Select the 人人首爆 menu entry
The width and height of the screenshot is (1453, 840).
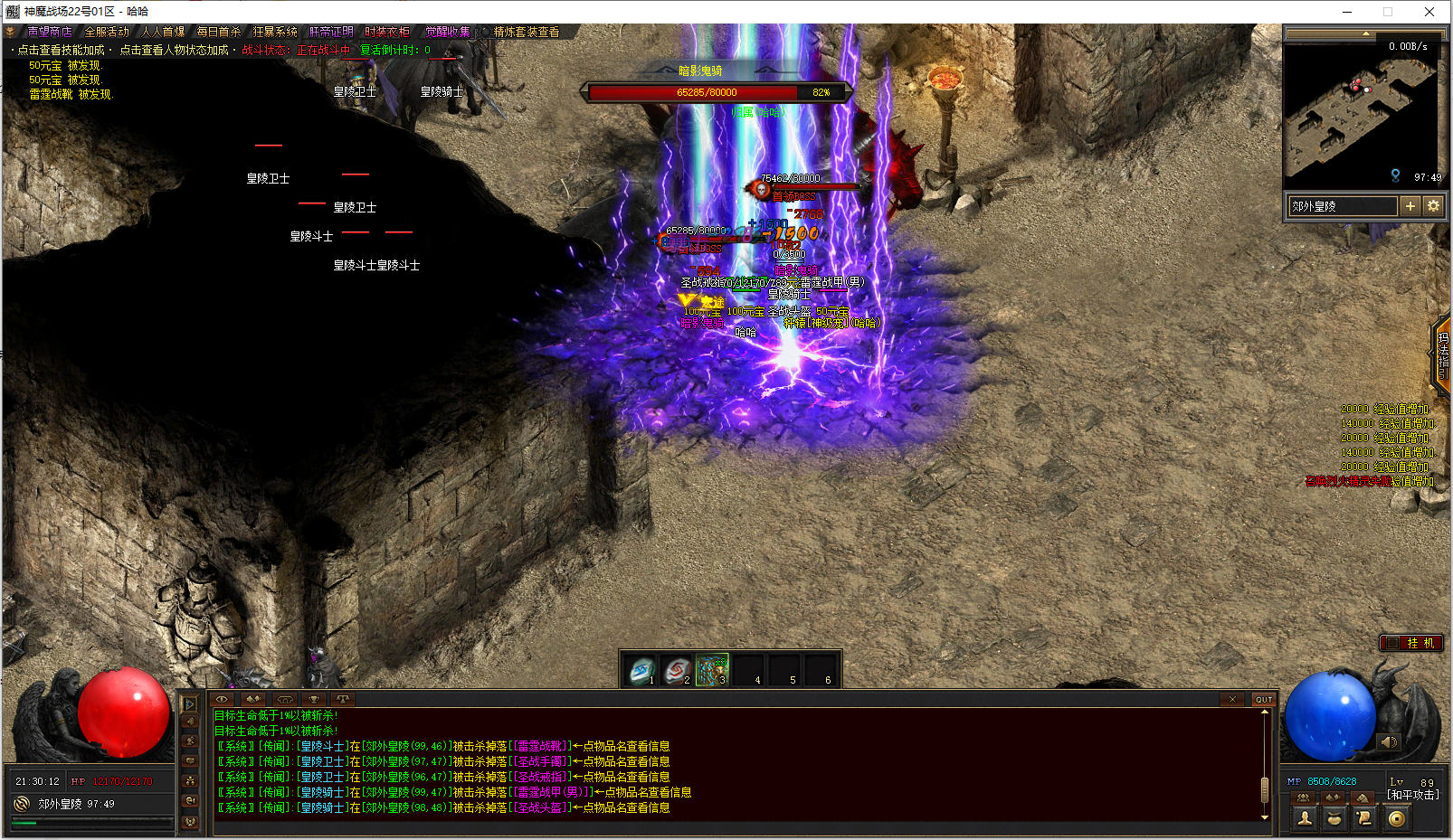point(163,32)
